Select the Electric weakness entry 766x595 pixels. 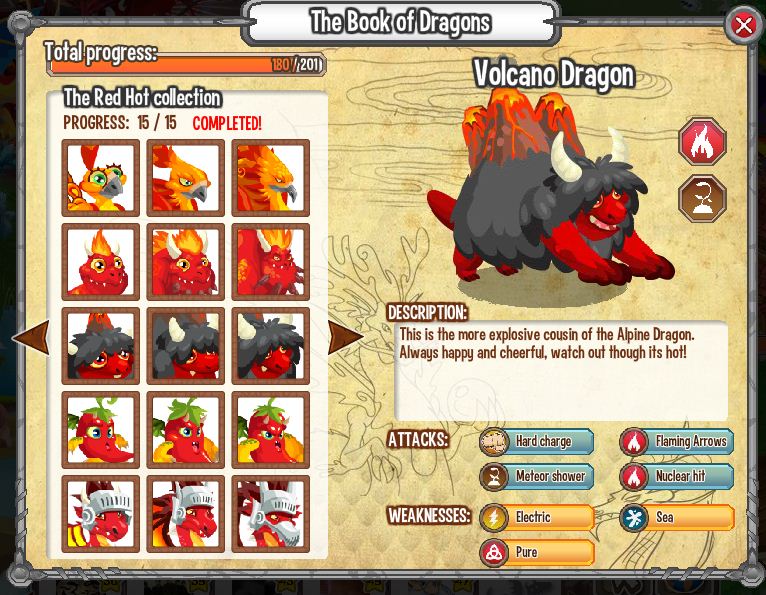pyautogui.click(x=536, y=517)
